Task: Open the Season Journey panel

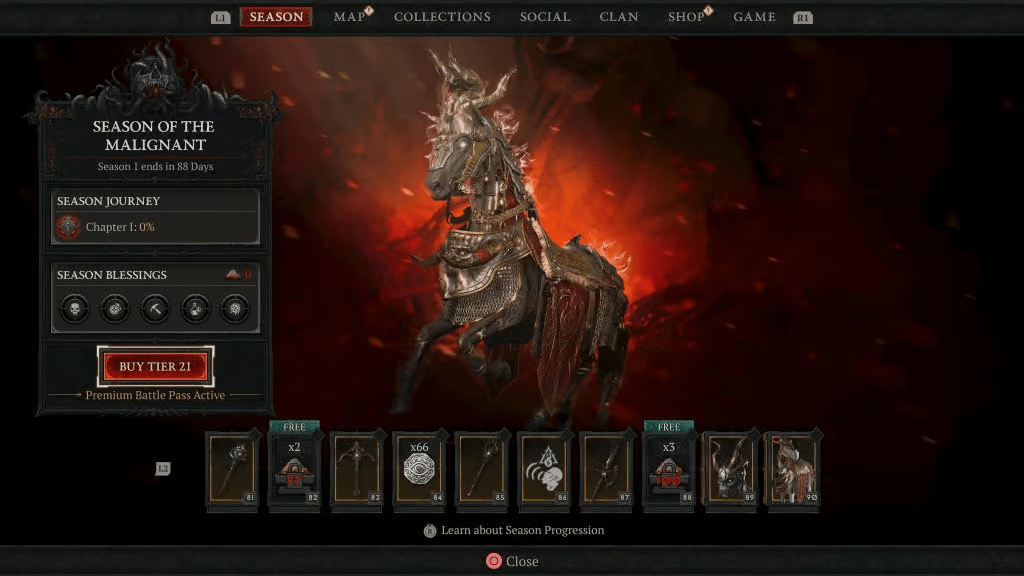Action: 155,217
